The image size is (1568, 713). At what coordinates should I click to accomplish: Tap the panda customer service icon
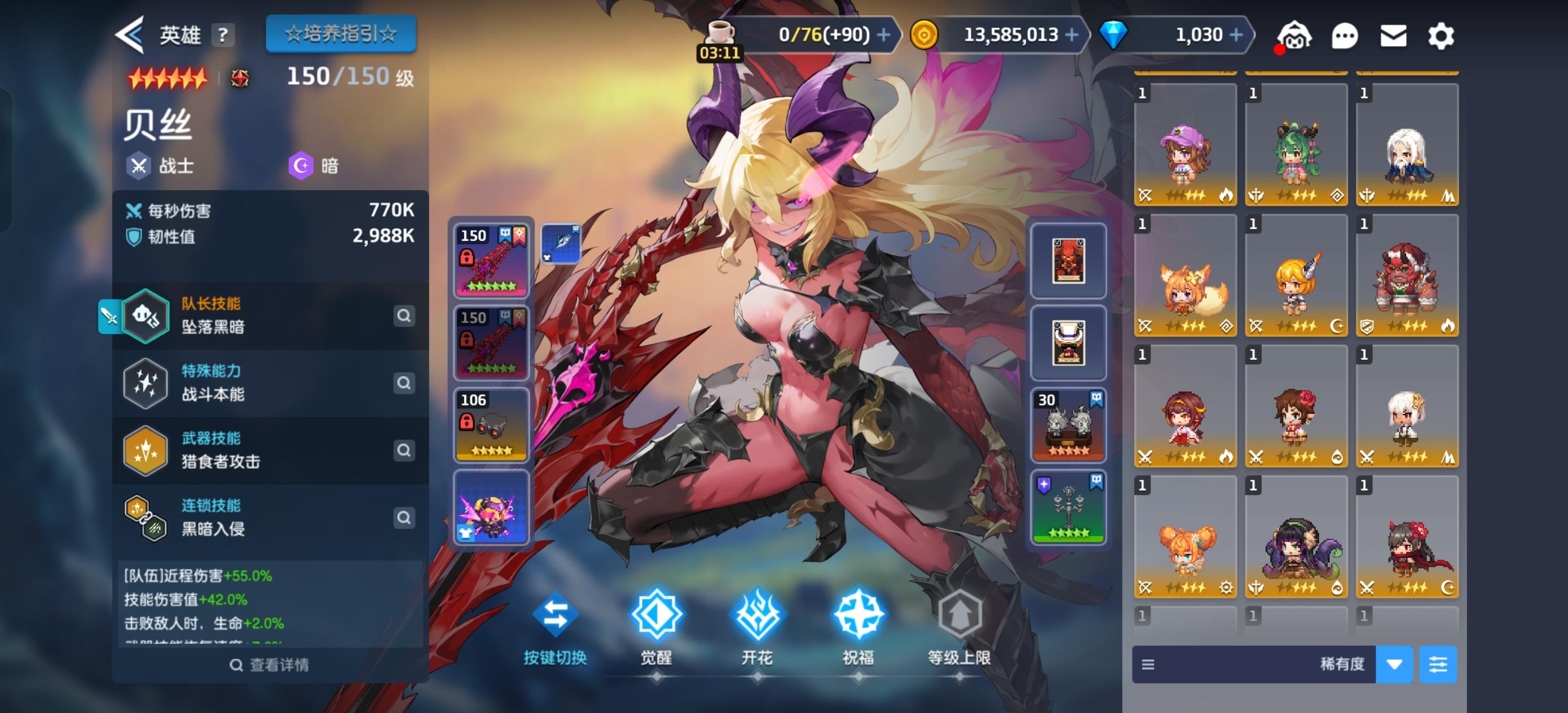pos(1296,35)
